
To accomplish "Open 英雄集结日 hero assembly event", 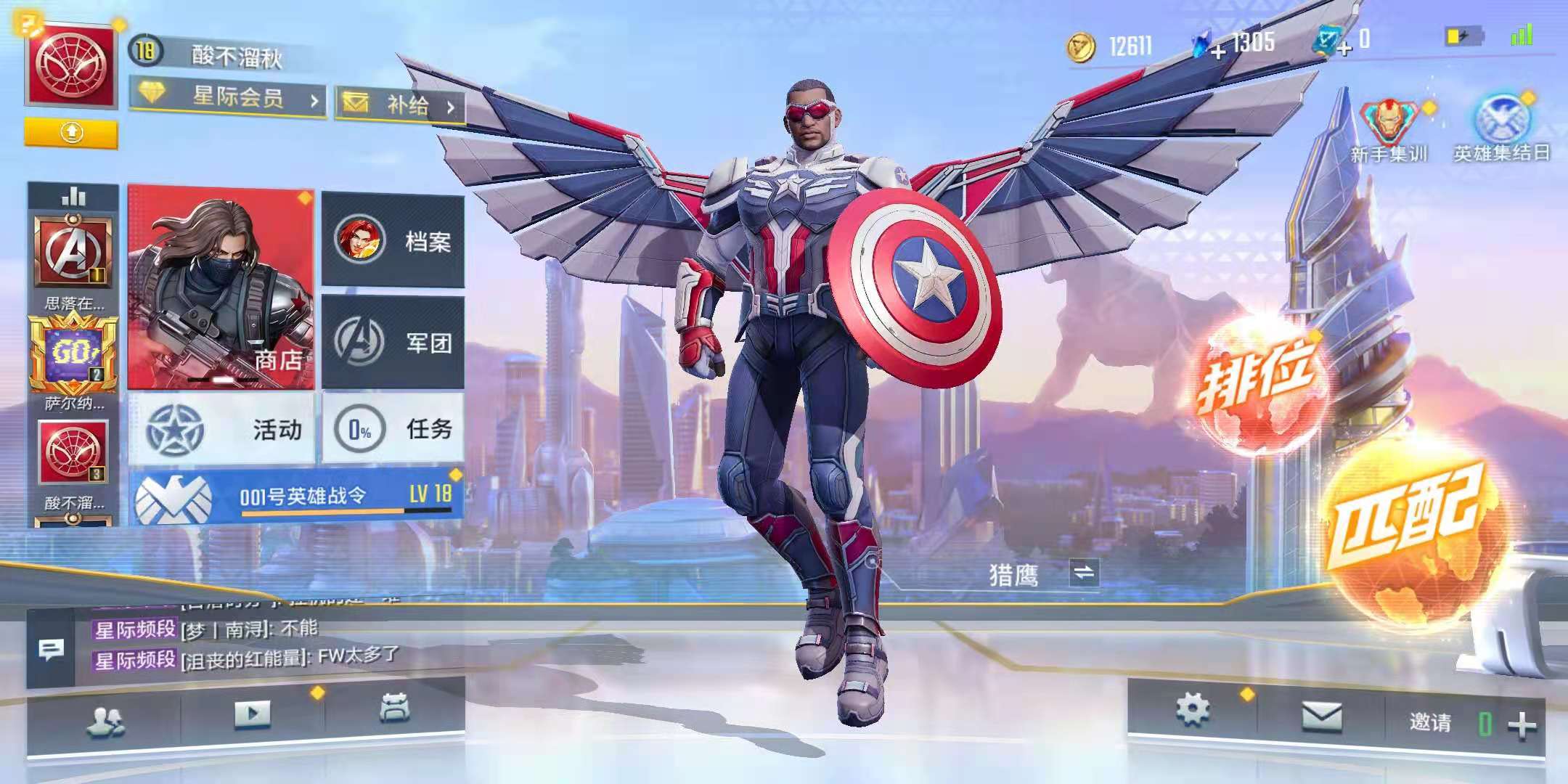I will [x=1501, y=129].
